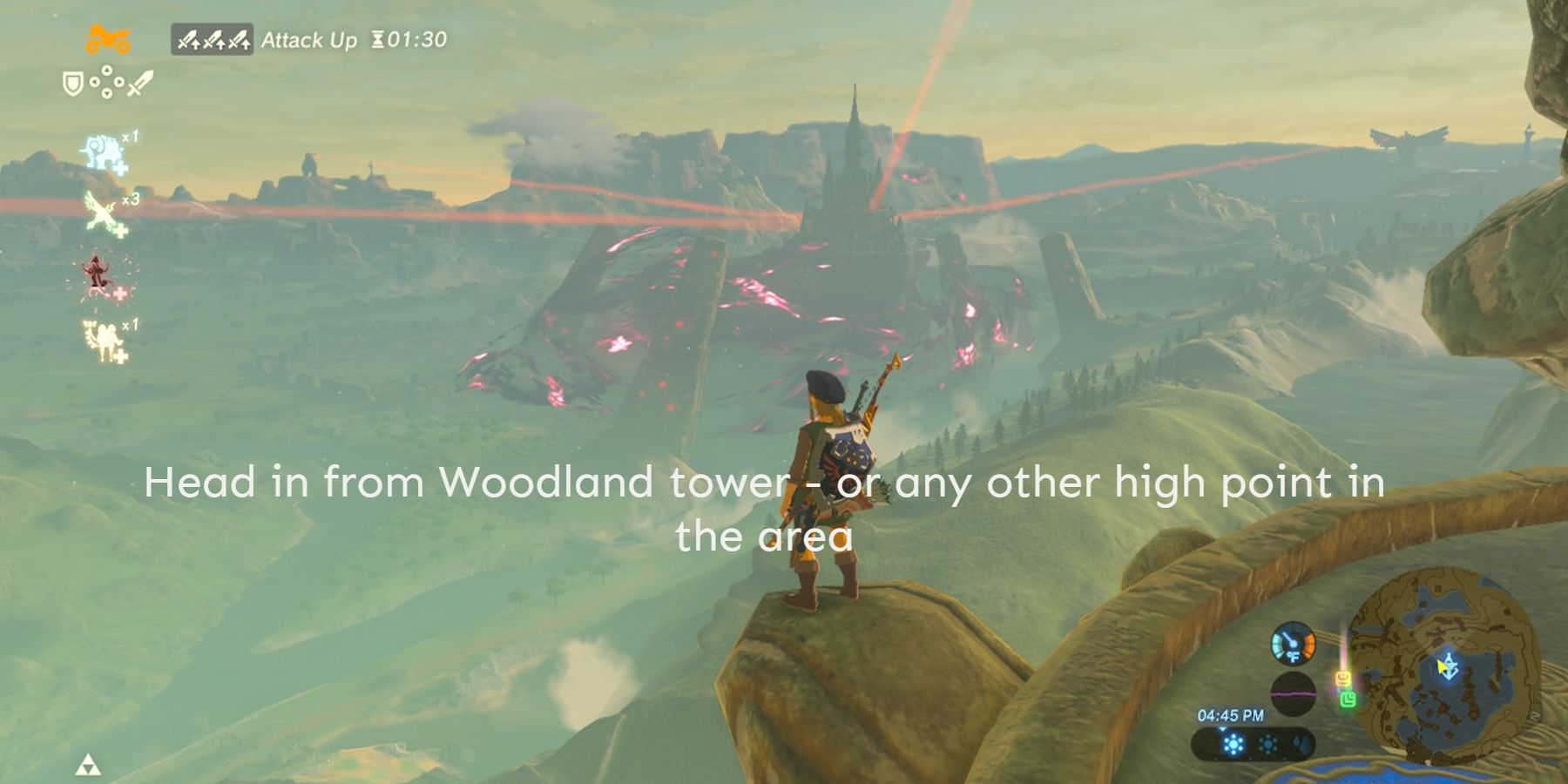
Task: Click the D-pad indicator between shield and sword
Action: point(106,83)
